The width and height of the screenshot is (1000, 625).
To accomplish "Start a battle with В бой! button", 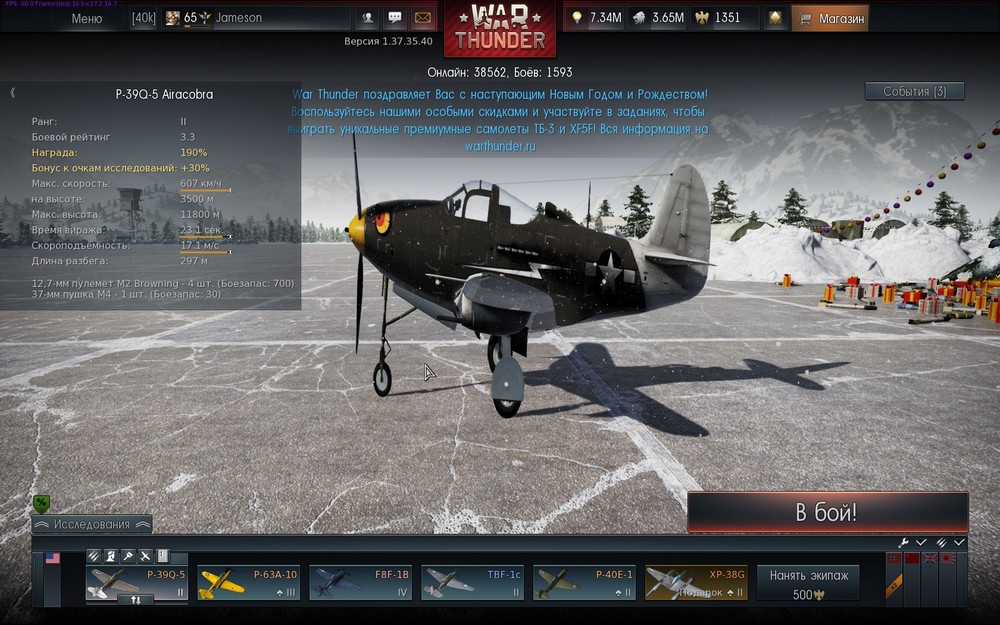I will [827, 513].
